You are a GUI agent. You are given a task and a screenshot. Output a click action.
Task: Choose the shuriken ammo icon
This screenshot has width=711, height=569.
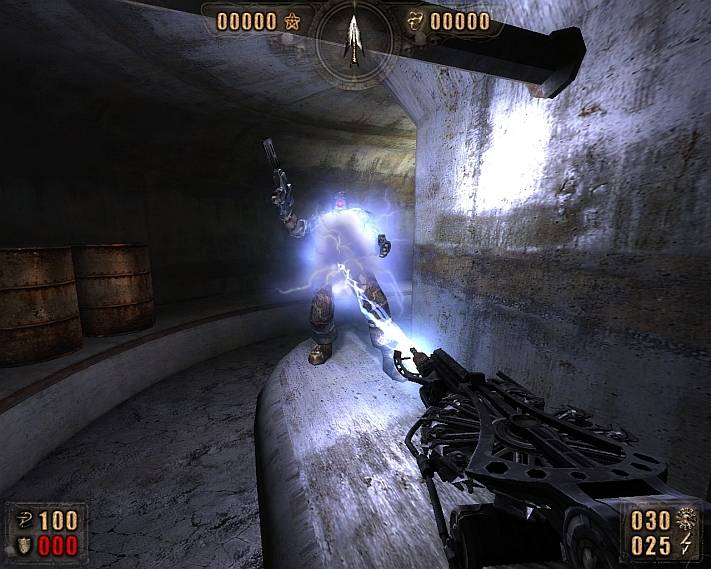687,520
